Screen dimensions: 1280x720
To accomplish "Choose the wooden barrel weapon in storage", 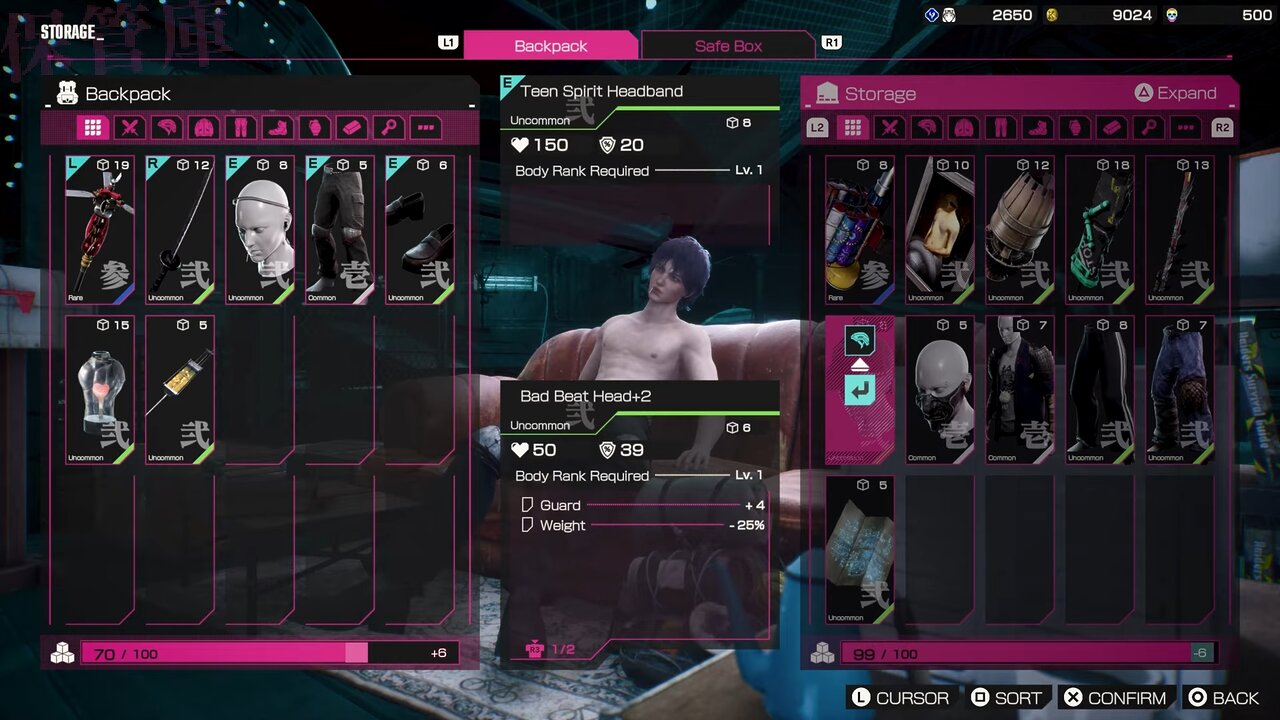I will pyautogui.click(x=1020, y=230).
